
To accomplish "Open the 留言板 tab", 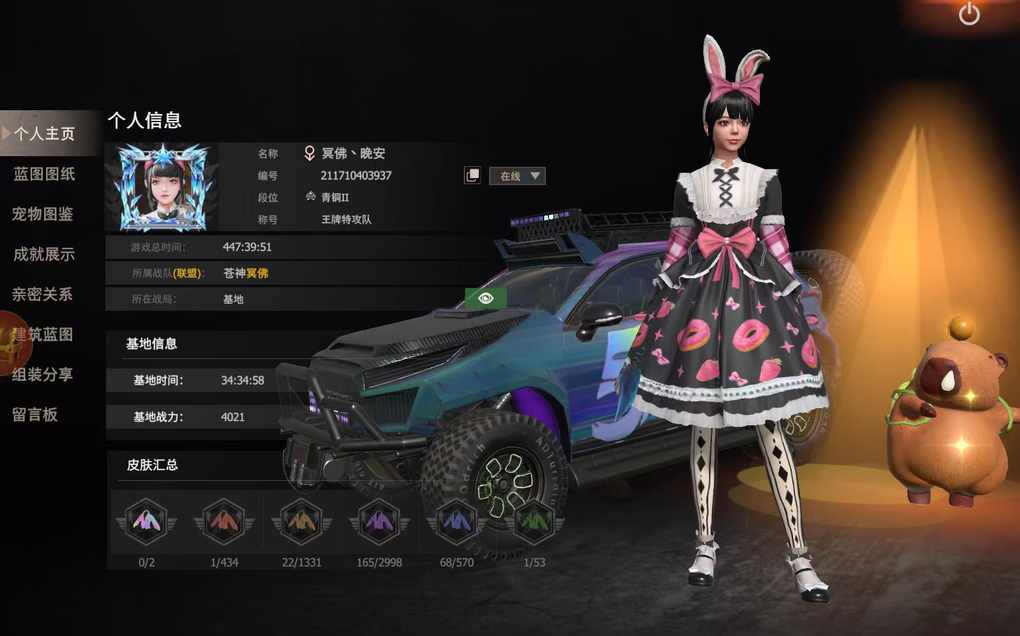I will pos(36,414).
